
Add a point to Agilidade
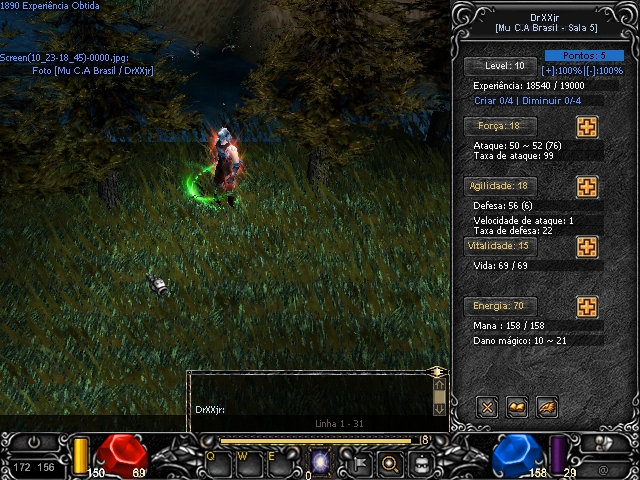pyautogui.click(x=587, y=187)
